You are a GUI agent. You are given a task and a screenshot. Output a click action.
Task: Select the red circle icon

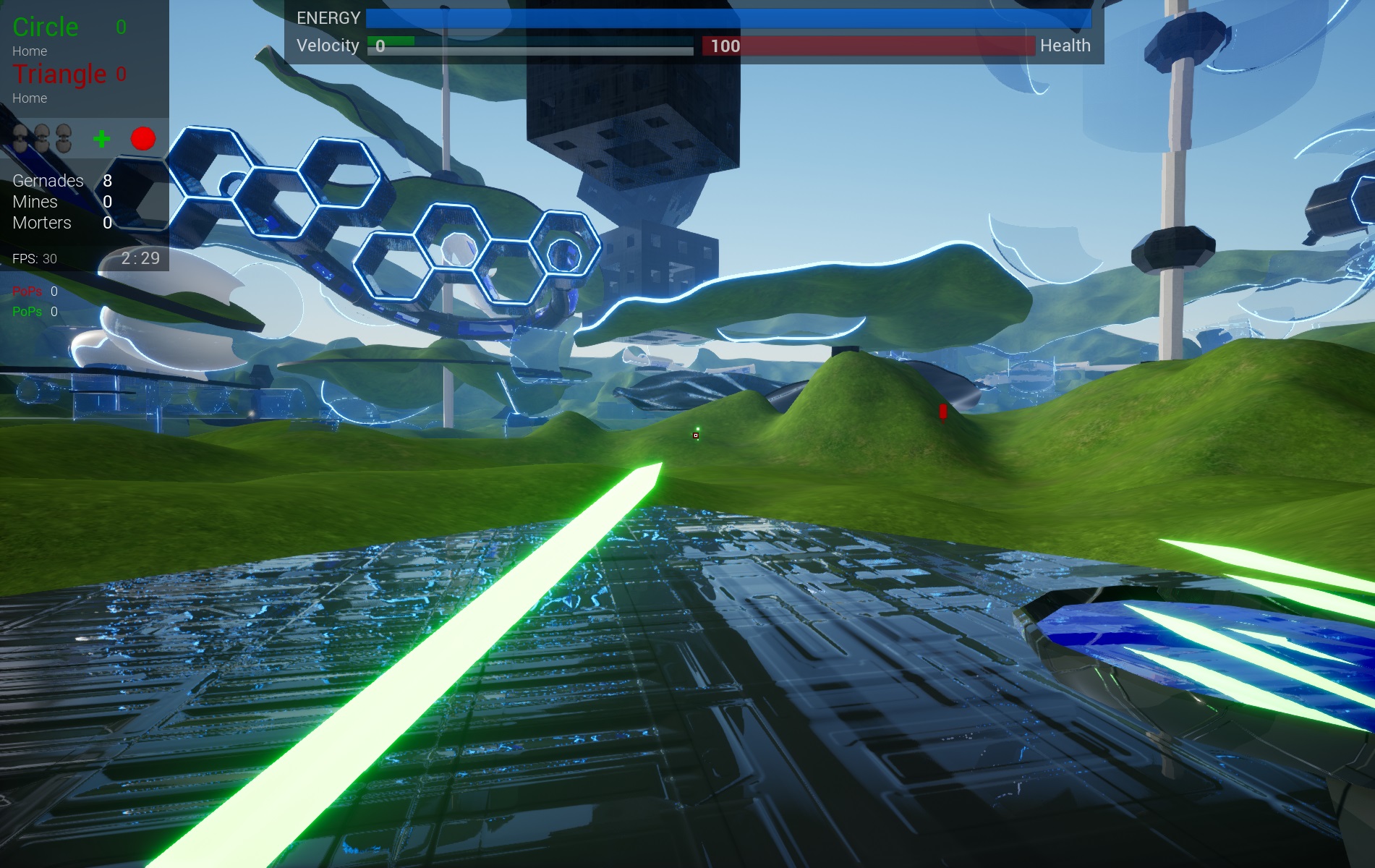pos(143,138)
